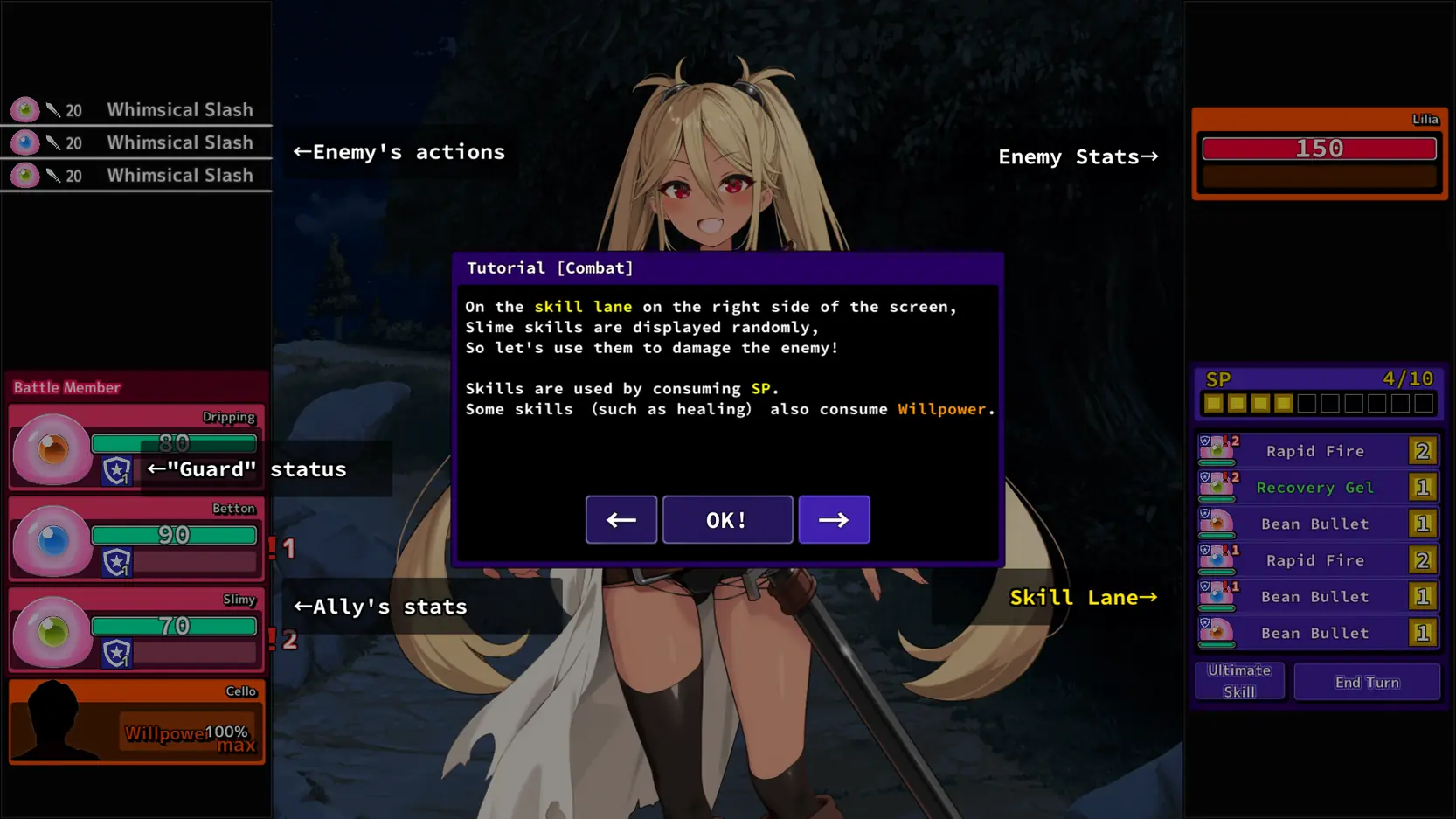Screen dimensions: 1456x819
Task: Select the Dripping slime battle member
Action: pos(136,448)
